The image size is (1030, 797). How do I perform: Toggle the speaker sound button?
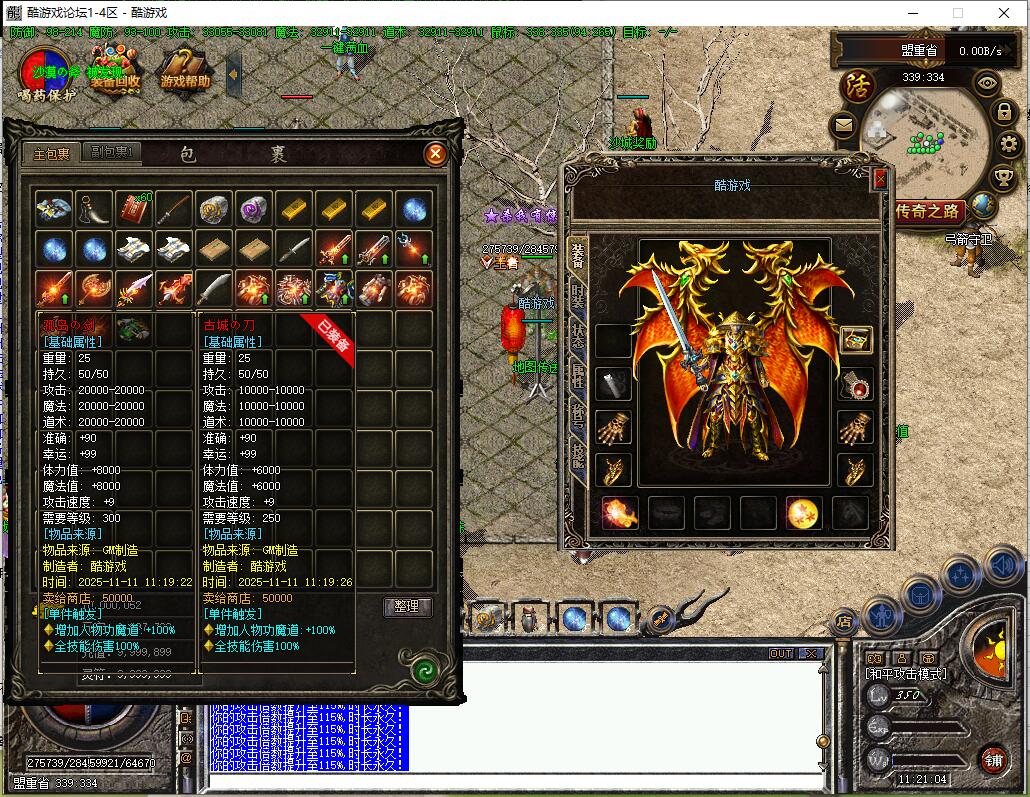pos(1004,567)
